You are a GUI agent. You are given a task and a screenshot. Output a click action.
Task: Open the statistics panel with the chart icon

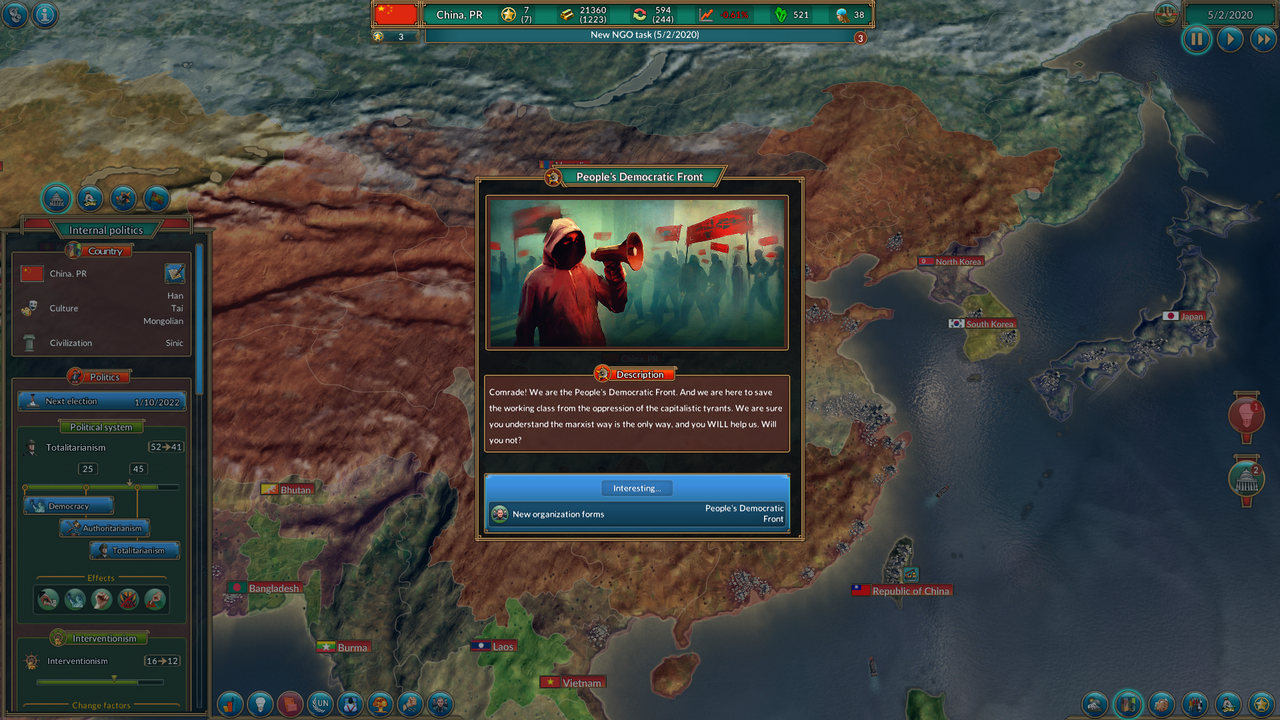click(x=231, y=704)
